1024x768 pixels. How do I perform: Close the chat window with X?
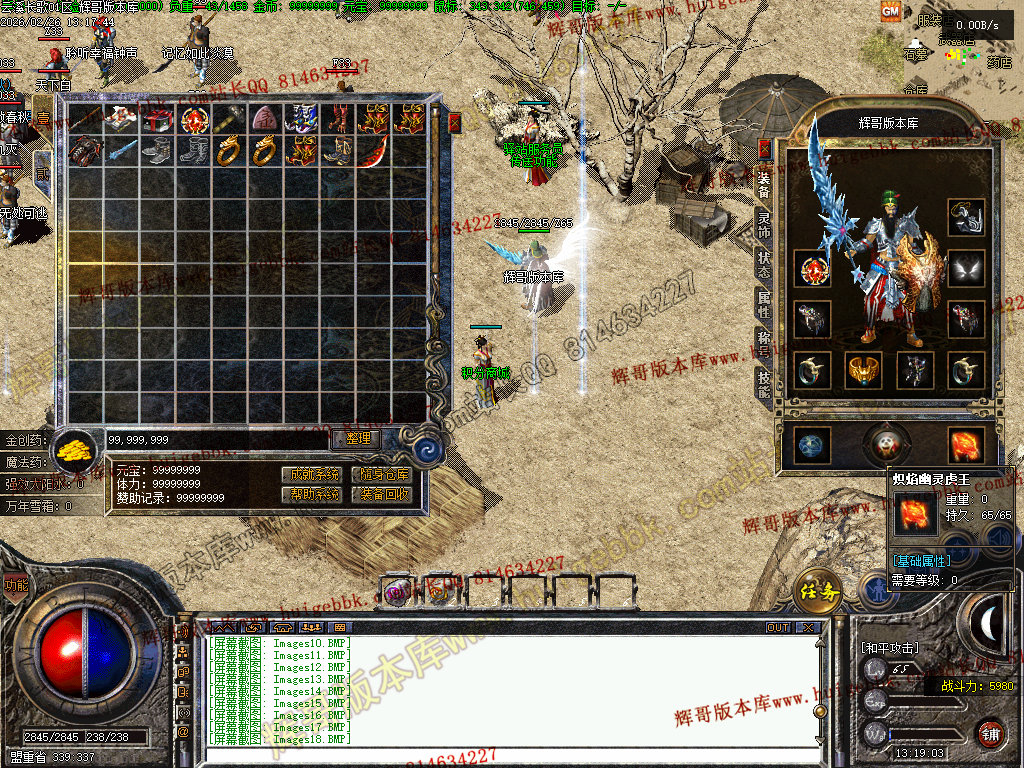click(808, 627)
